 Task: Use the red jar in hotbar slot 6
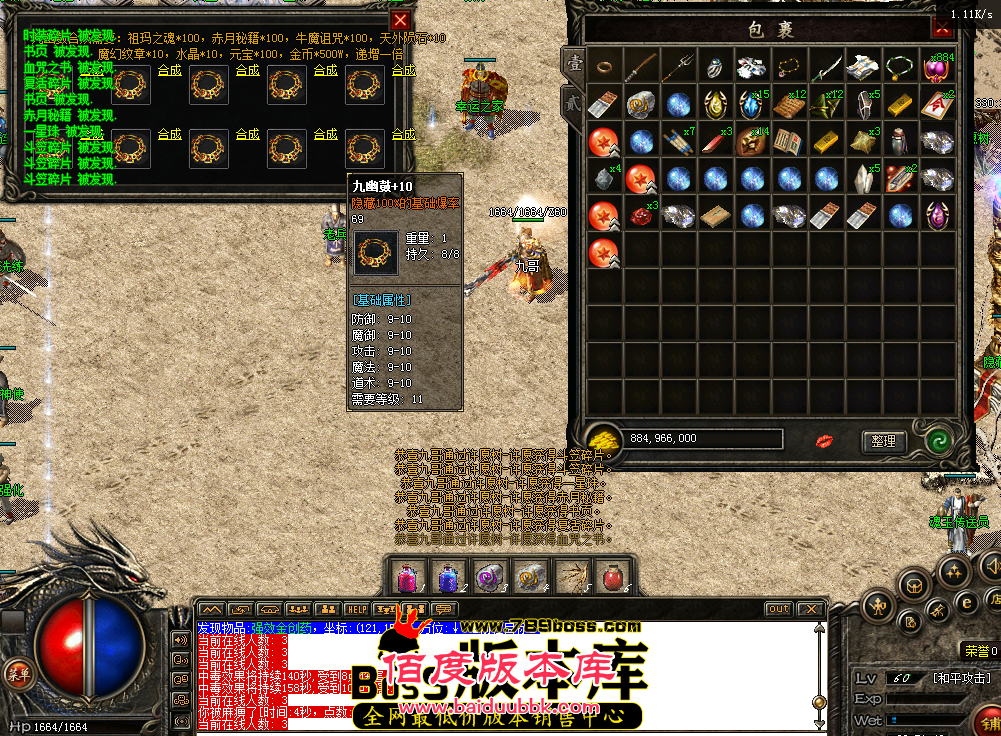pos(615,577)
